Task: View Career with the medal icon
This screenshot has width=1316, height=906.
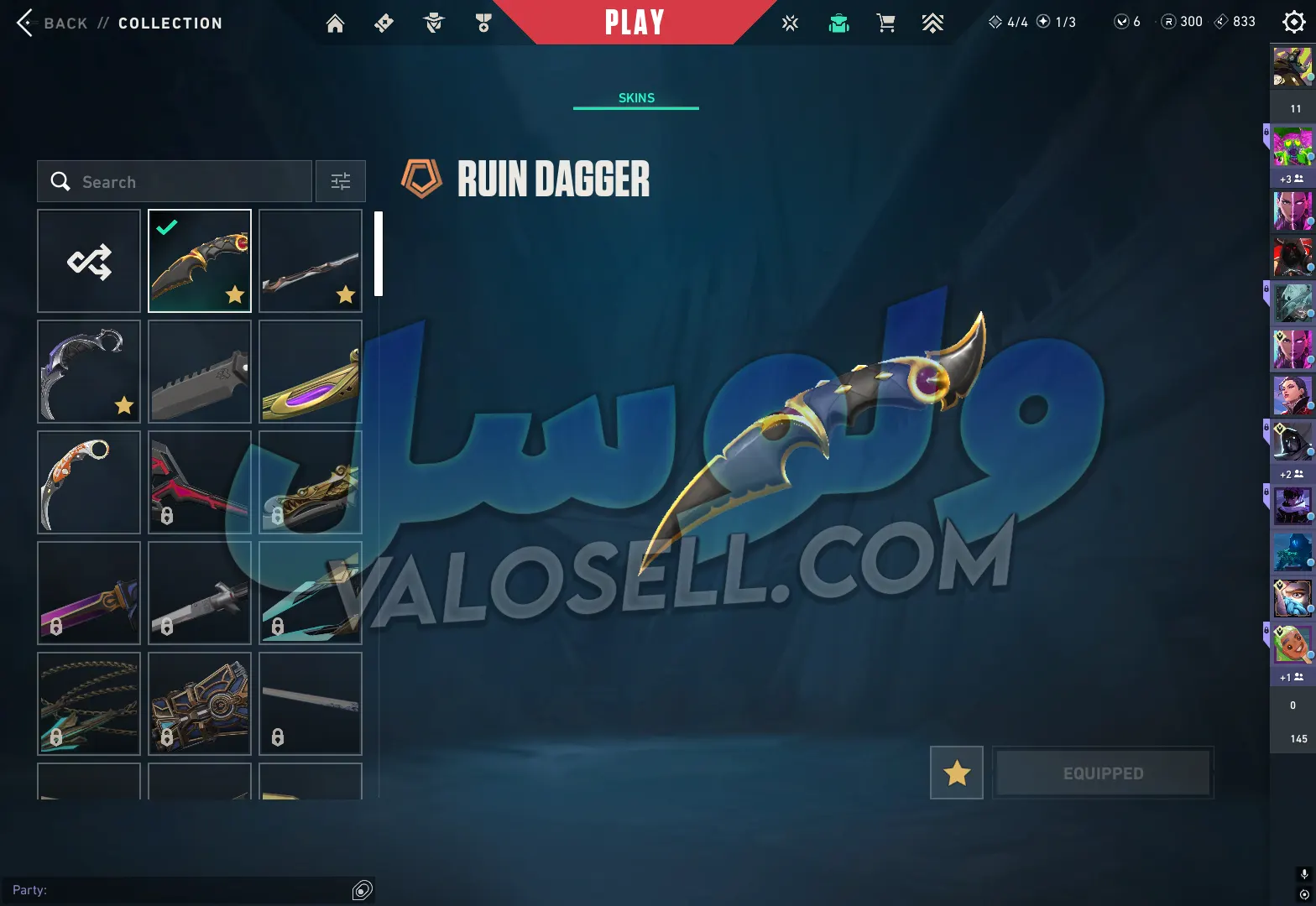Action: click(483, 23)
